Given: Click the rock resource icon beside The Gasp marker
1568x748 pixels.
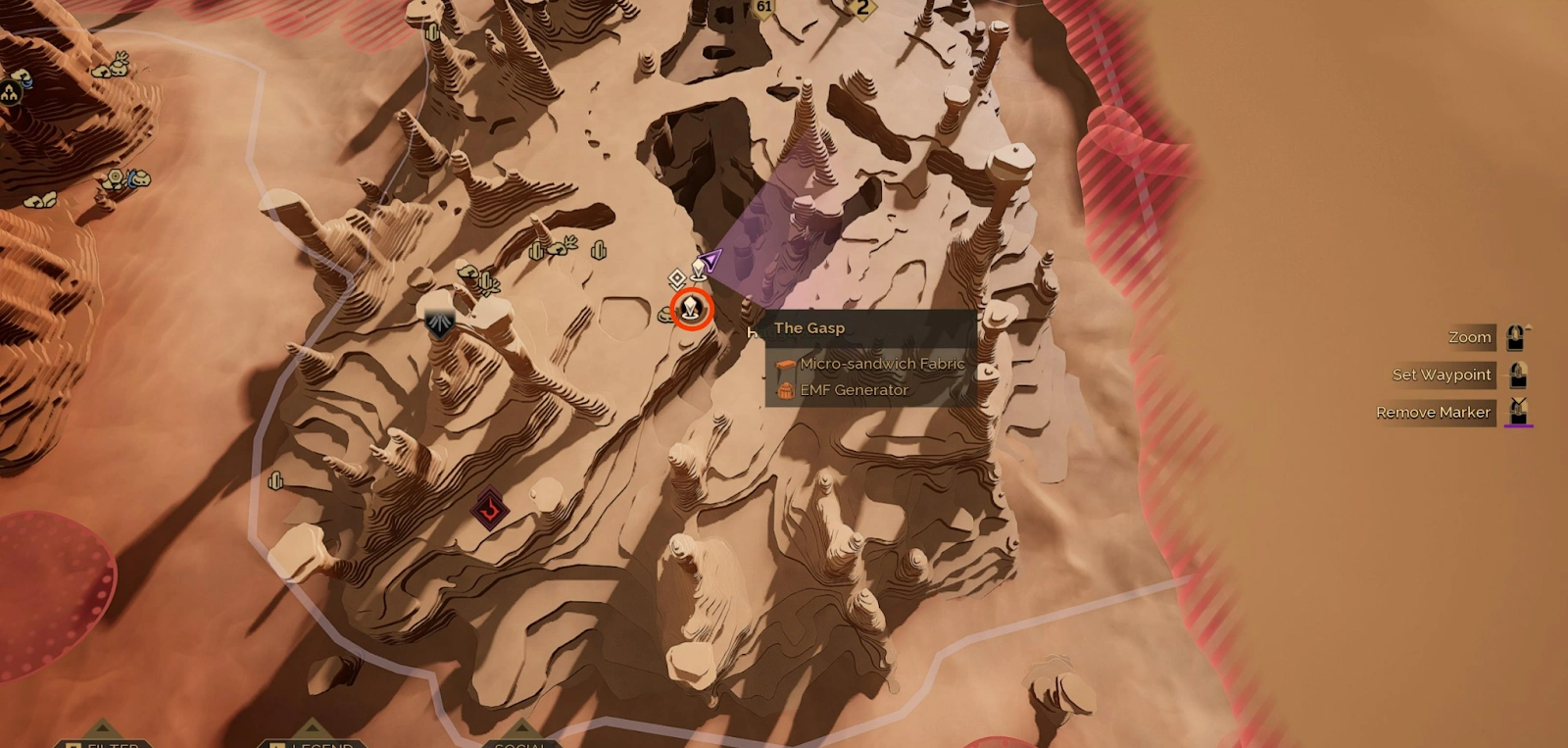Looking at the screenshot, I should [664, 316].
